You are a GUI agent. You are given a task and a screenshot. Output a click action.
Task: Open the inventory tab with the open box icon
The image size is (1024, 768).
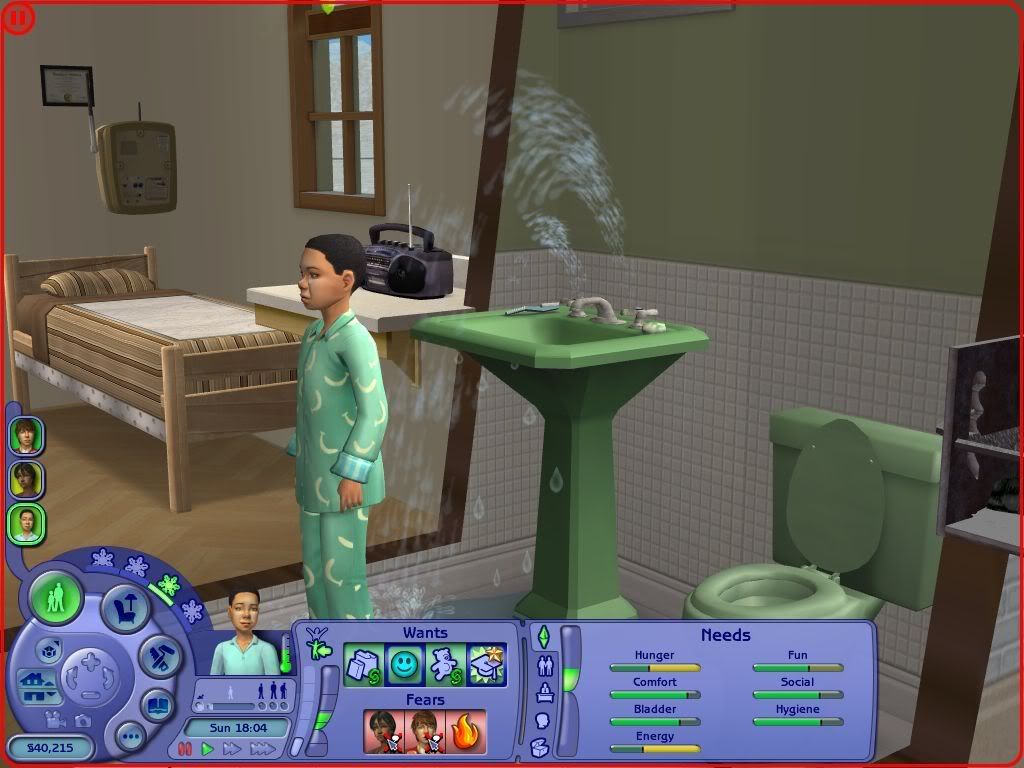(541, 746)
